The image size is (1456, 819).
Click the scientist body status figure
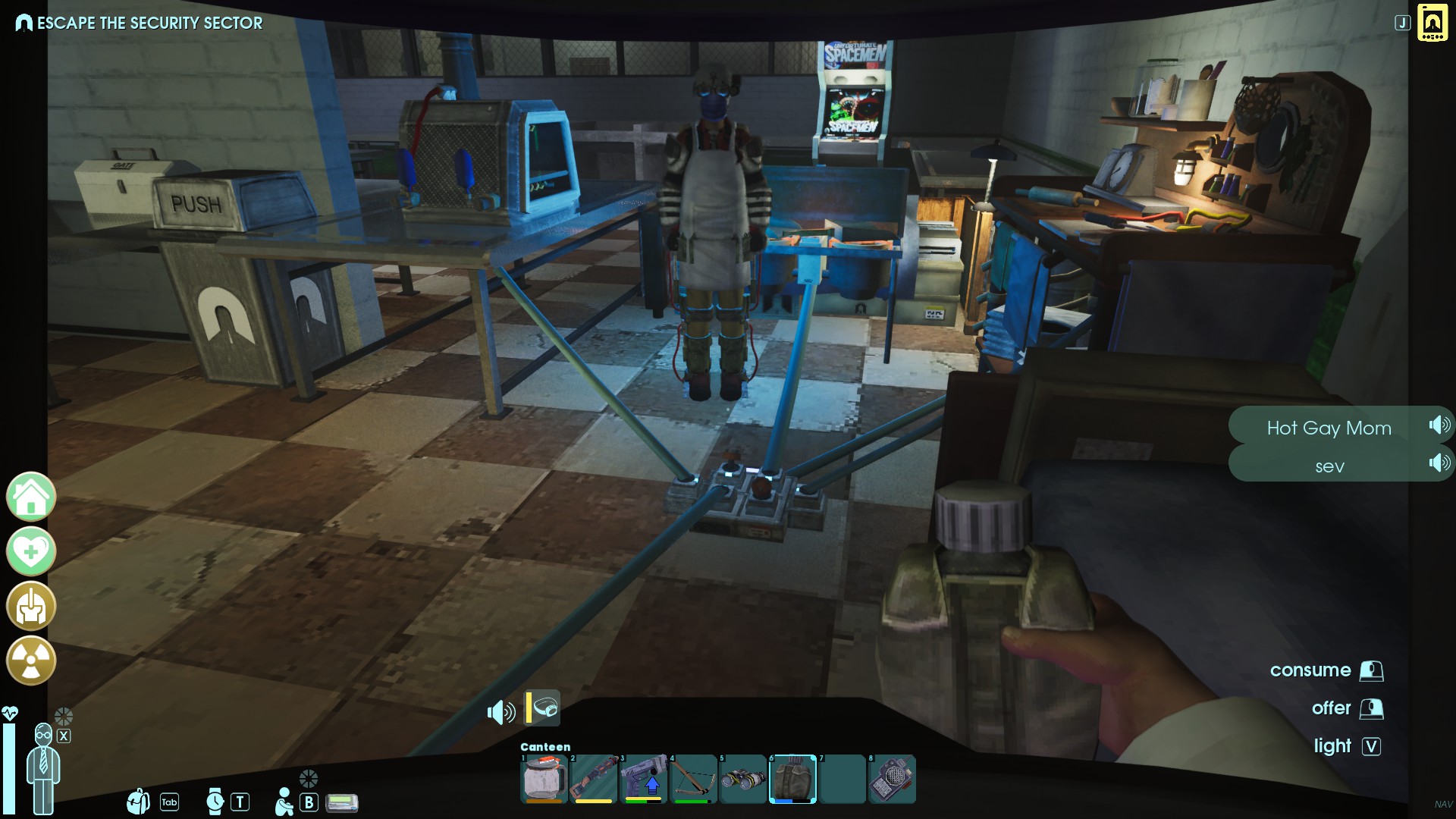pos(43,767)
